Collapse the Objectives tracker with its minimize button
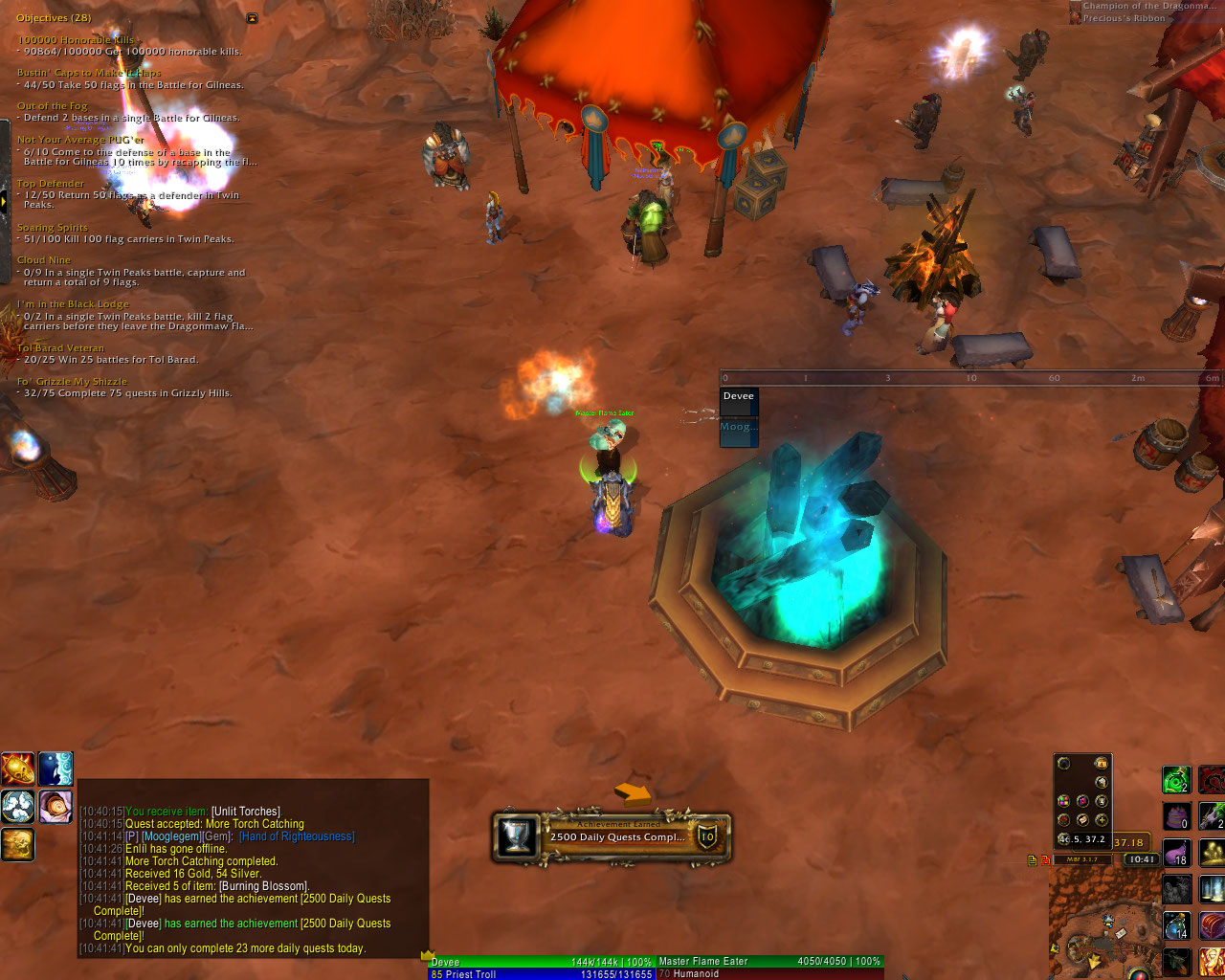The width and height of the screenshot is (1225, 980). tap(252, 18)
